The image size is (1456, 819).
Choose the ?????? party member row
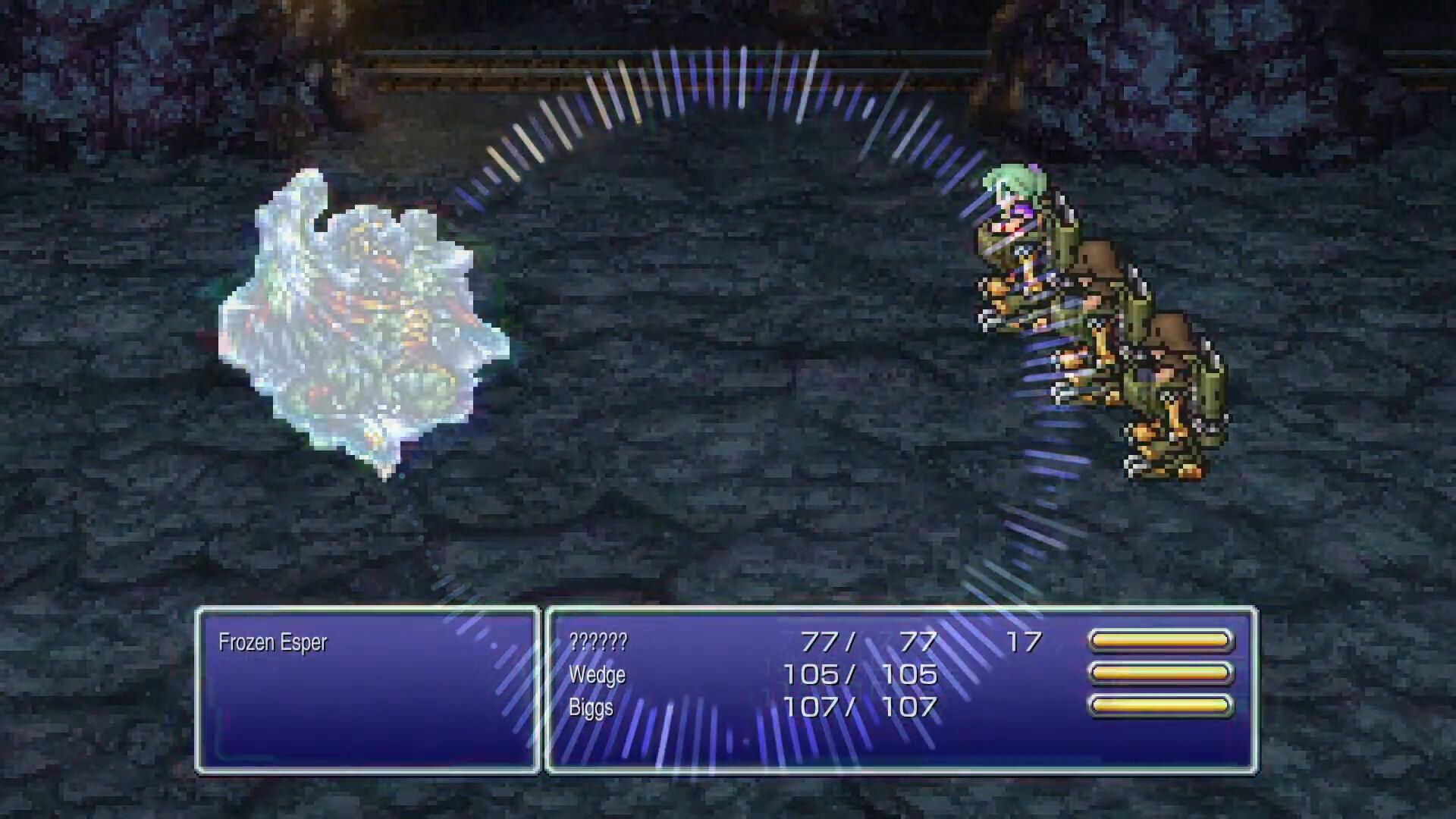pos(598,642)
